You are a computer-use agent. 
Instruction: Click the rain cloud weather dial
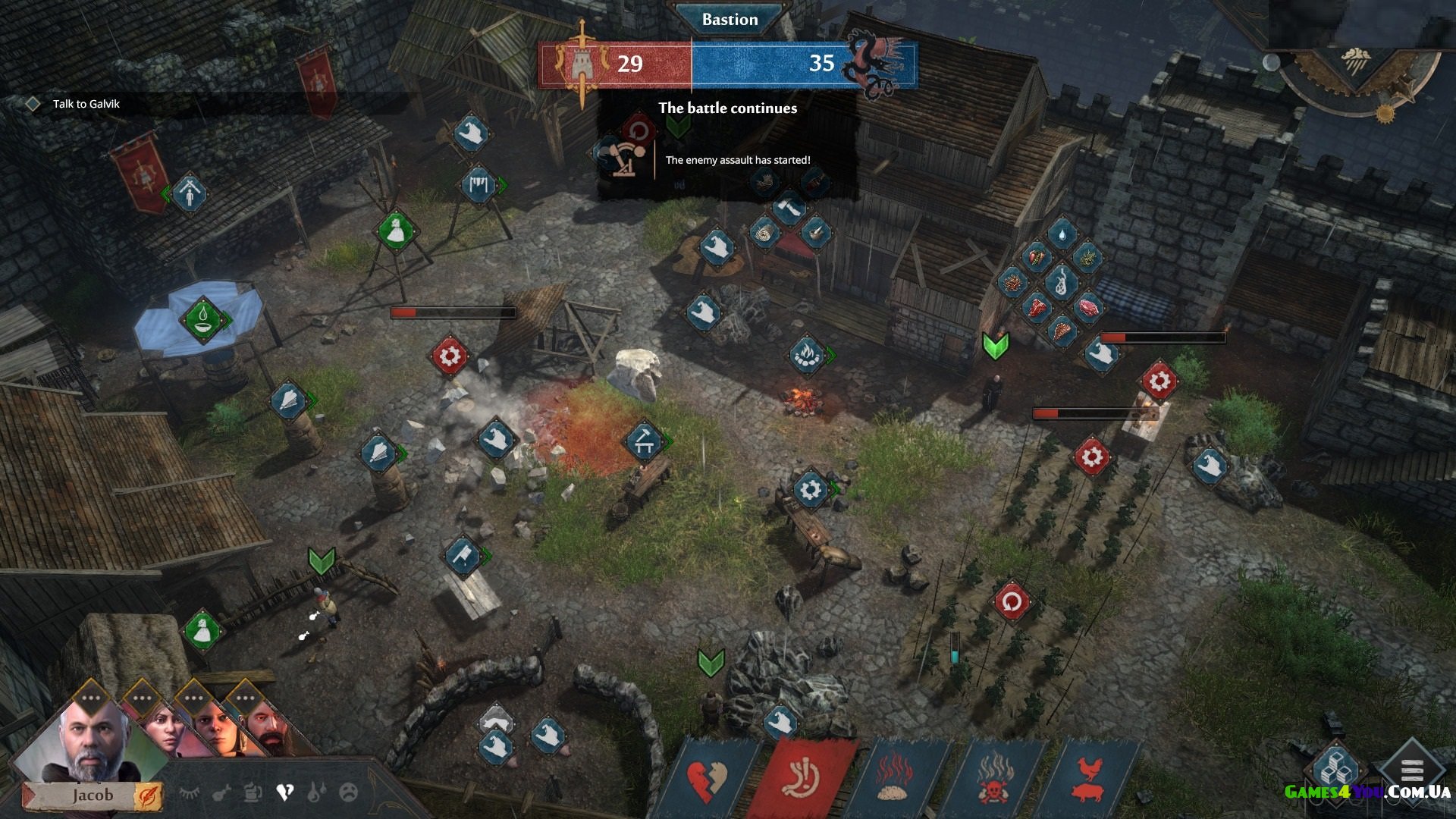point(1356,62)
